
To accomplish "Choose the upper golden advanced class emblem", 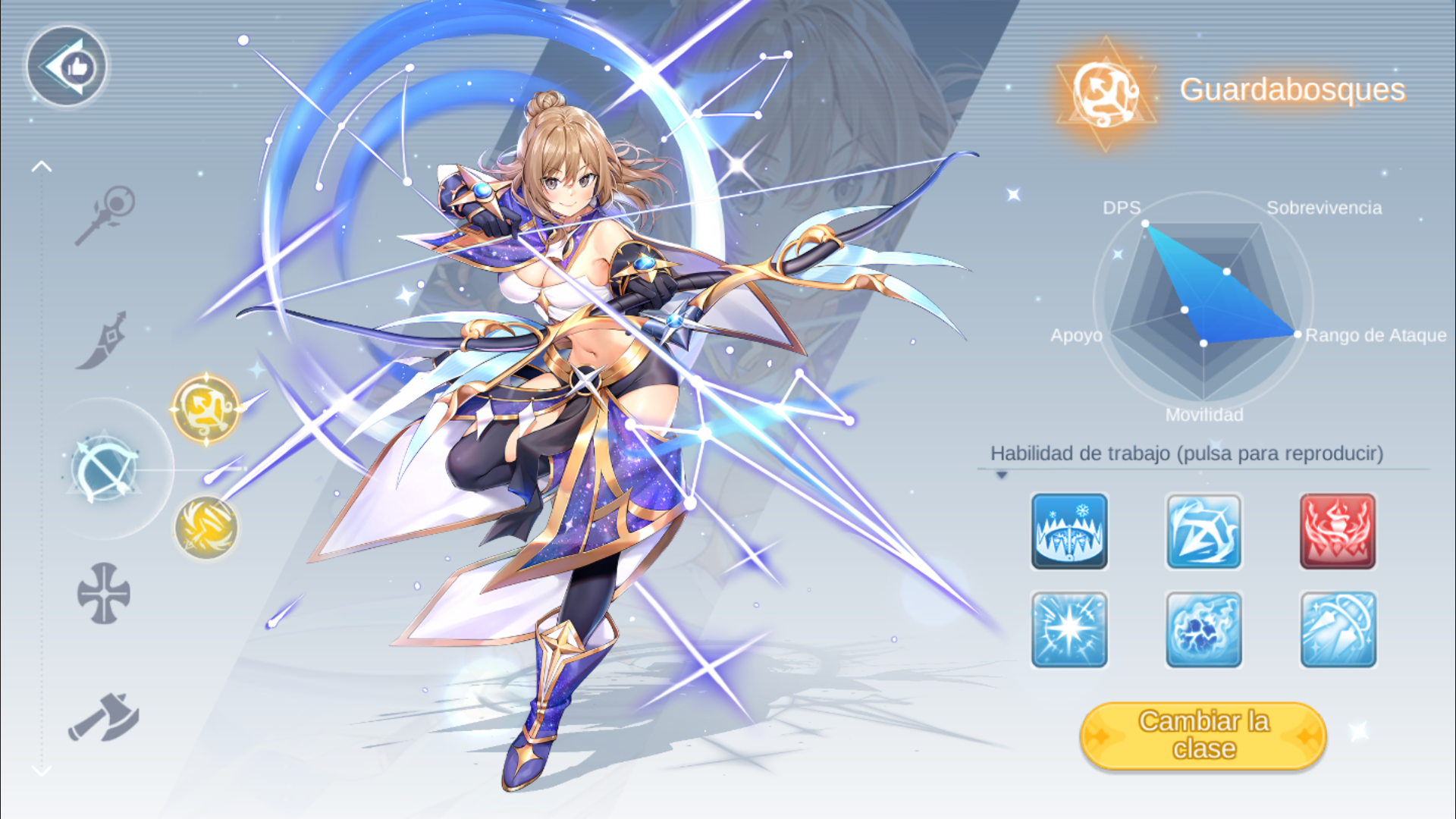I will (206, 408).
